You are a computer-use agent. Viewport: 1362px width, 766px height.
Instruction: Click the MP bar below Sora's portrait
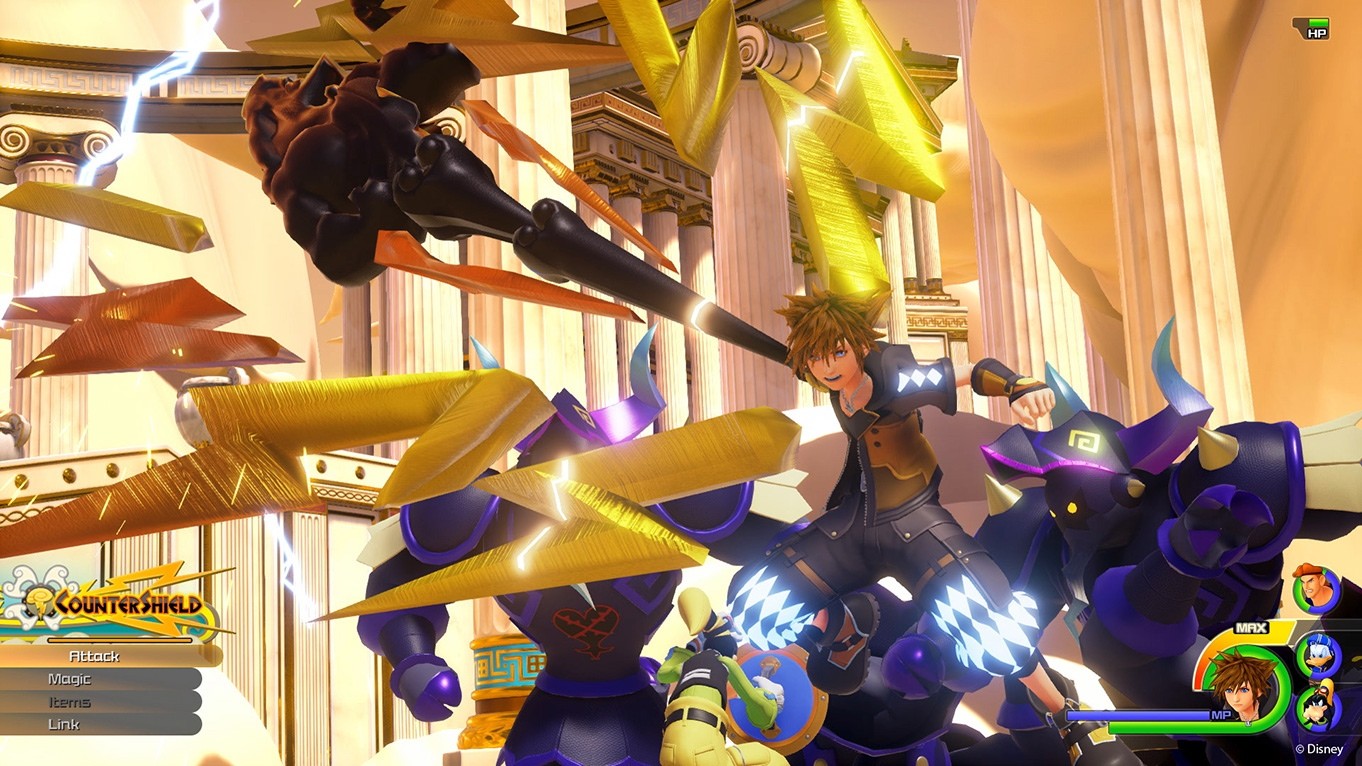1201,715
